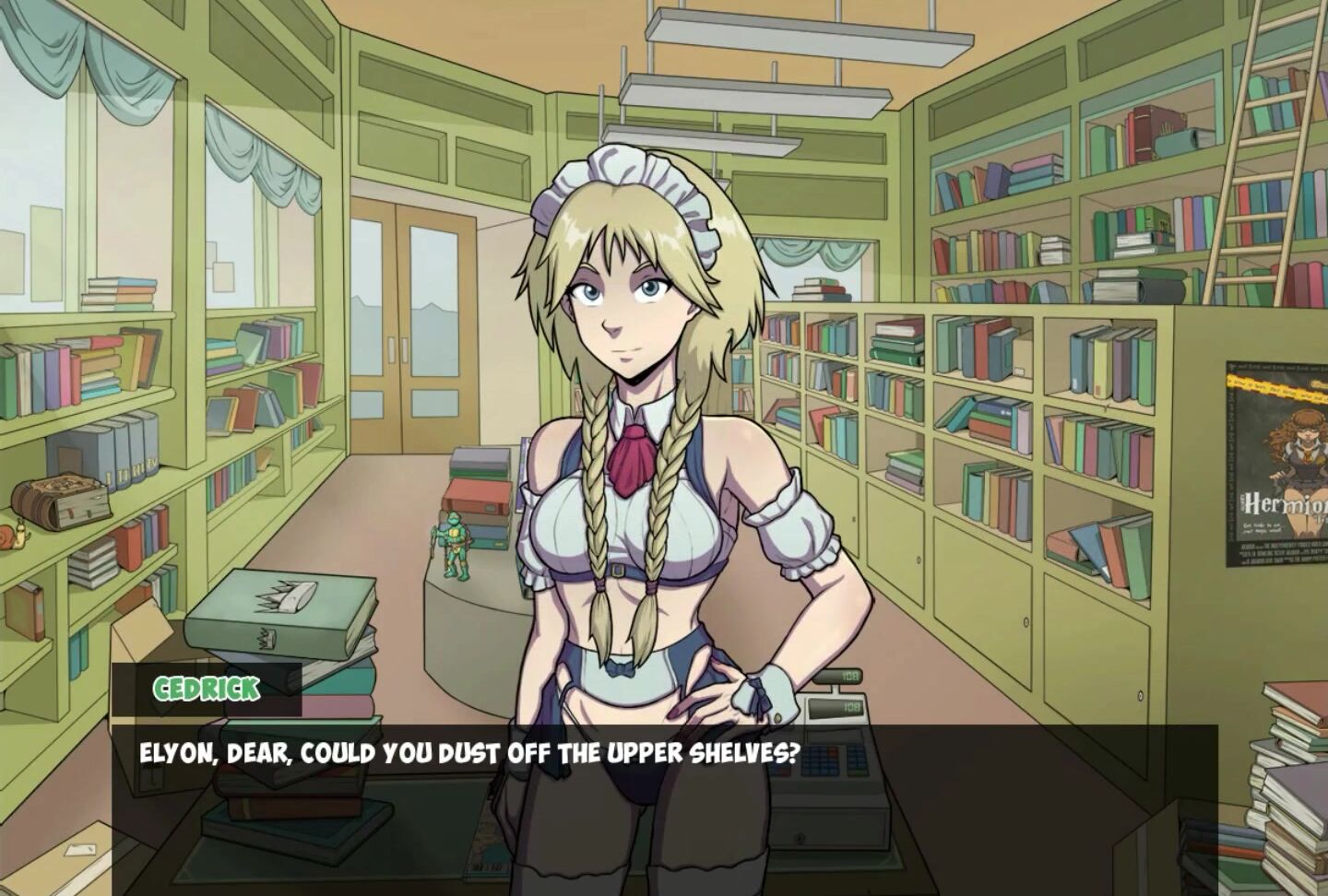Viewport: 1328px width, 896px height.
Task: Select the snail on the left bookshelf
Action: click(x=14, y=535)
